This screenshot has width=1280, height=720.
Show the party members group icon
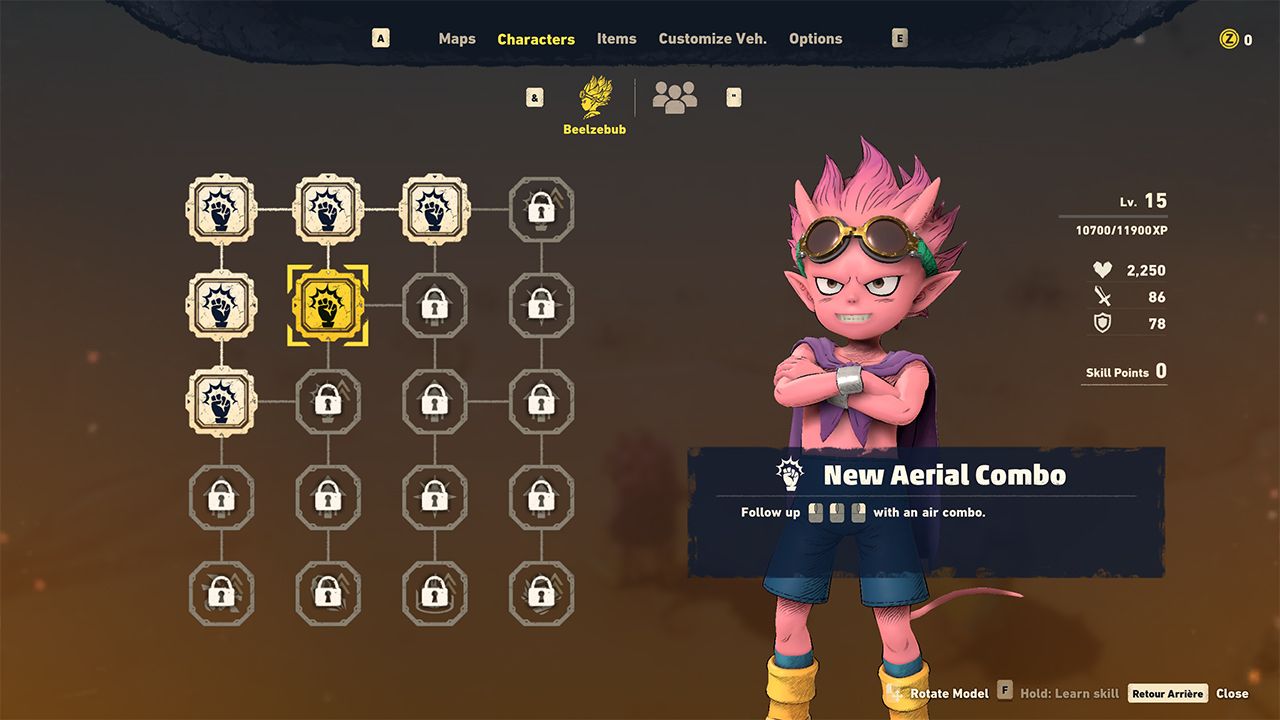(675, 97)
